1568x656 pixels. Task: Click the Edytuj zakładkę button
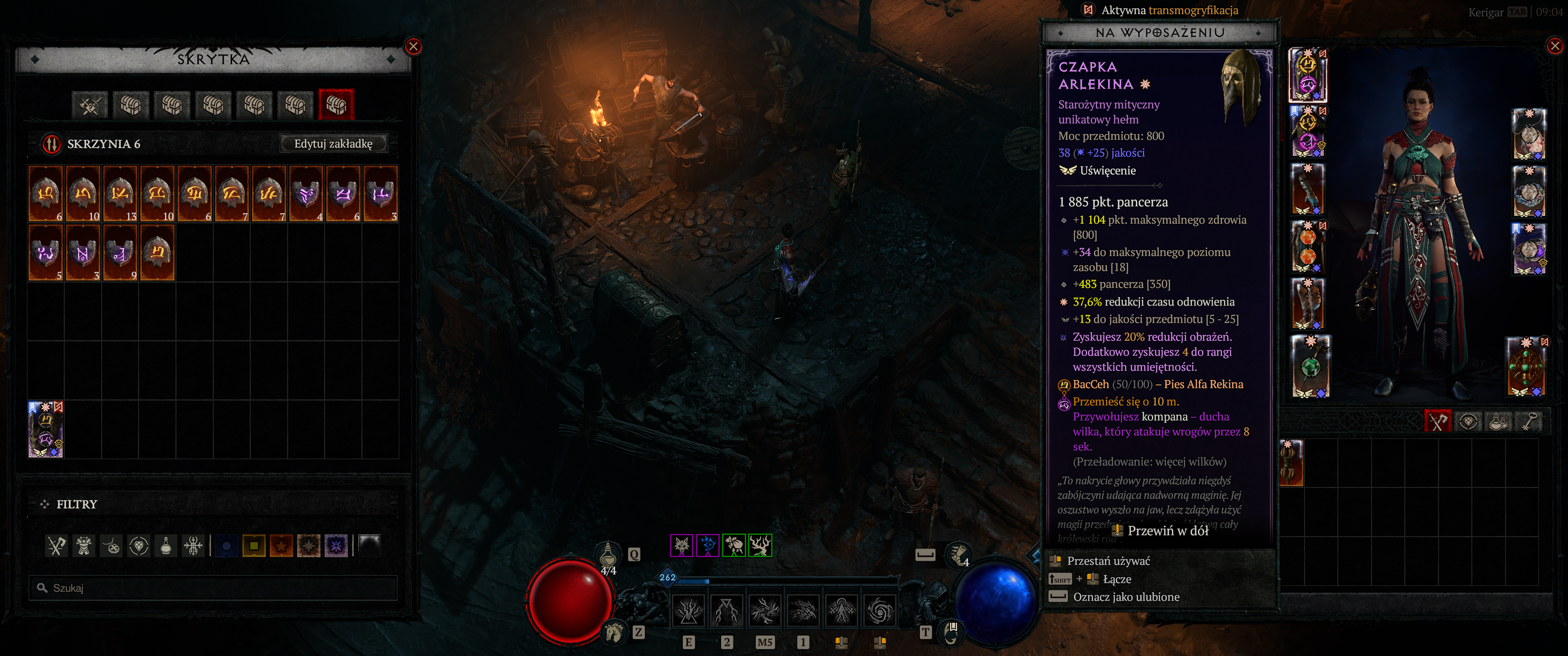click(333, 143)
